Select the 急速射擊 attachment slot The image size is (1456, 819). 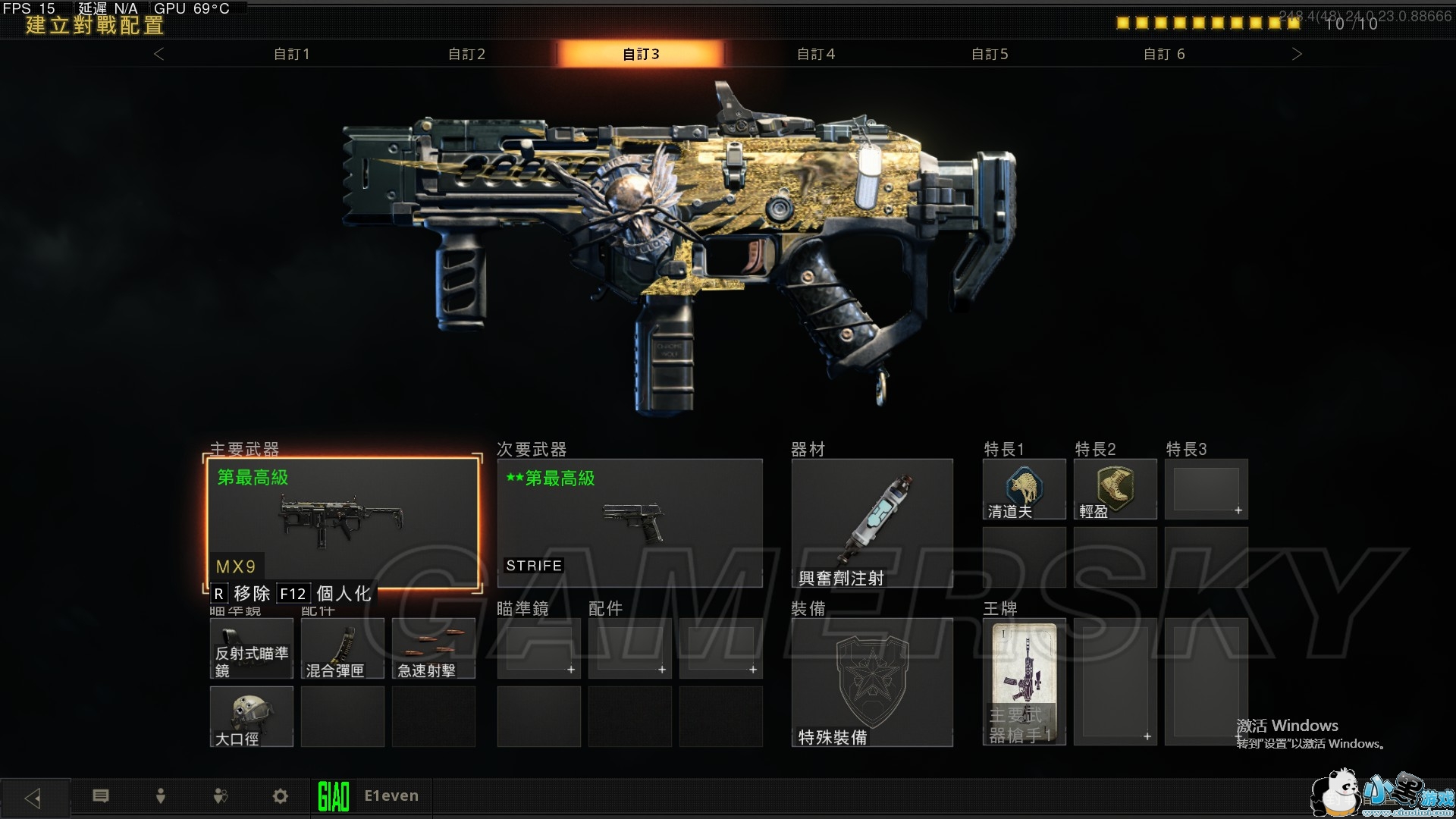coord(434,648)
